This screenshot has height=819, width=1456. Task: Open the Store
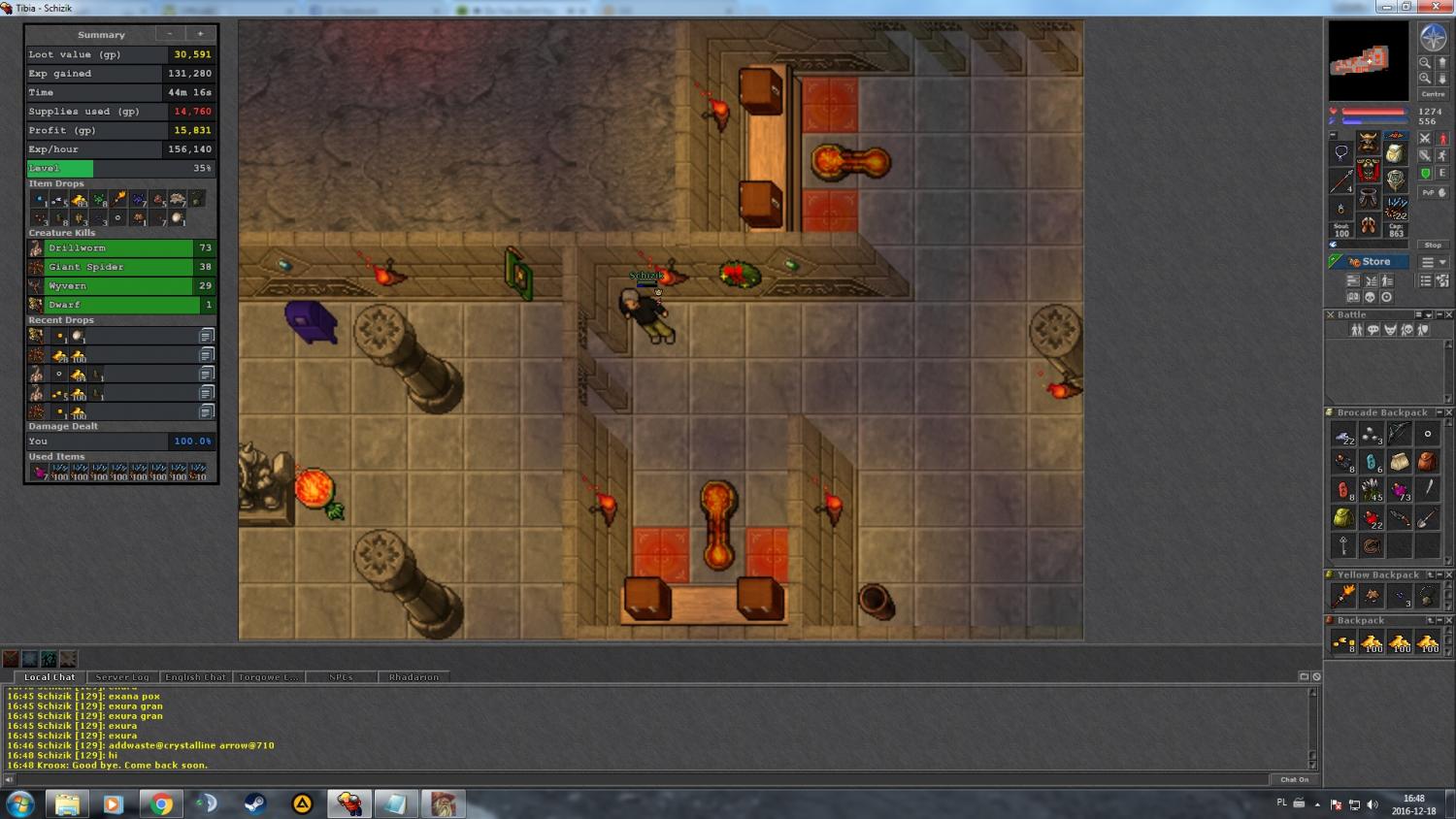click(1369, 262)
